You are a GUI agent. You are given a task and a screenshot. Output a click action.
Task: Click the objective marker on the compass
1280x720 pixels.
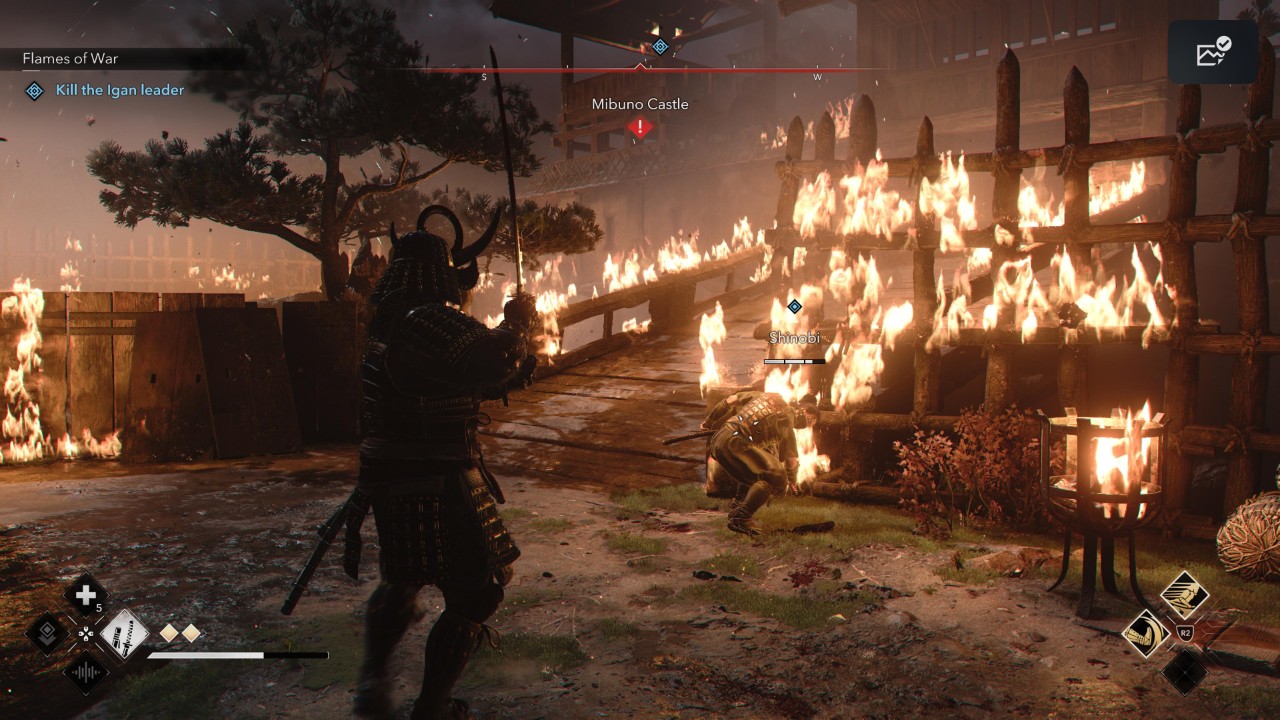(x=660, y=46)
